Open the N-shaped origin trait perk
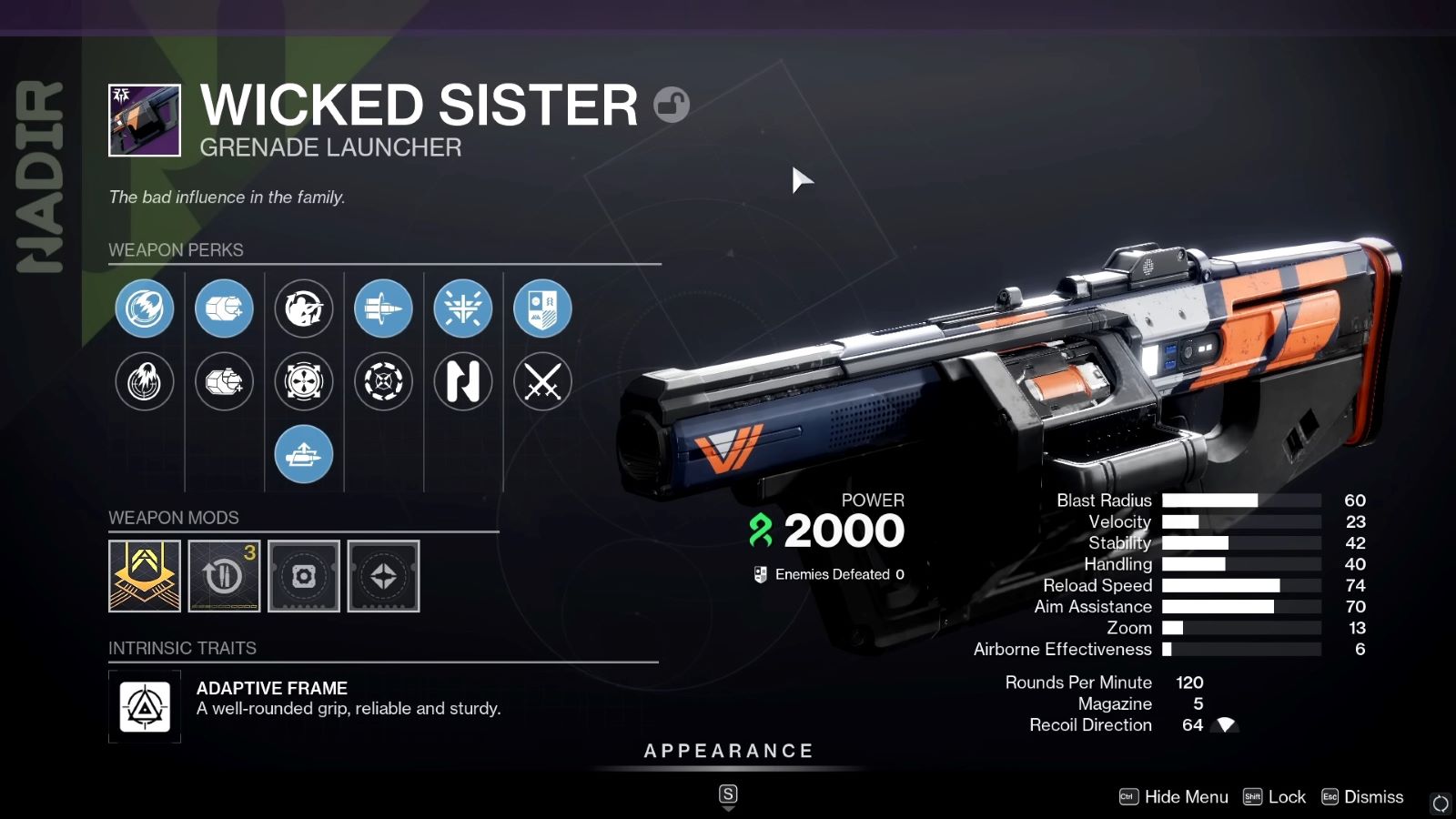Screen dimensions: 1456x819 point(463,382)
